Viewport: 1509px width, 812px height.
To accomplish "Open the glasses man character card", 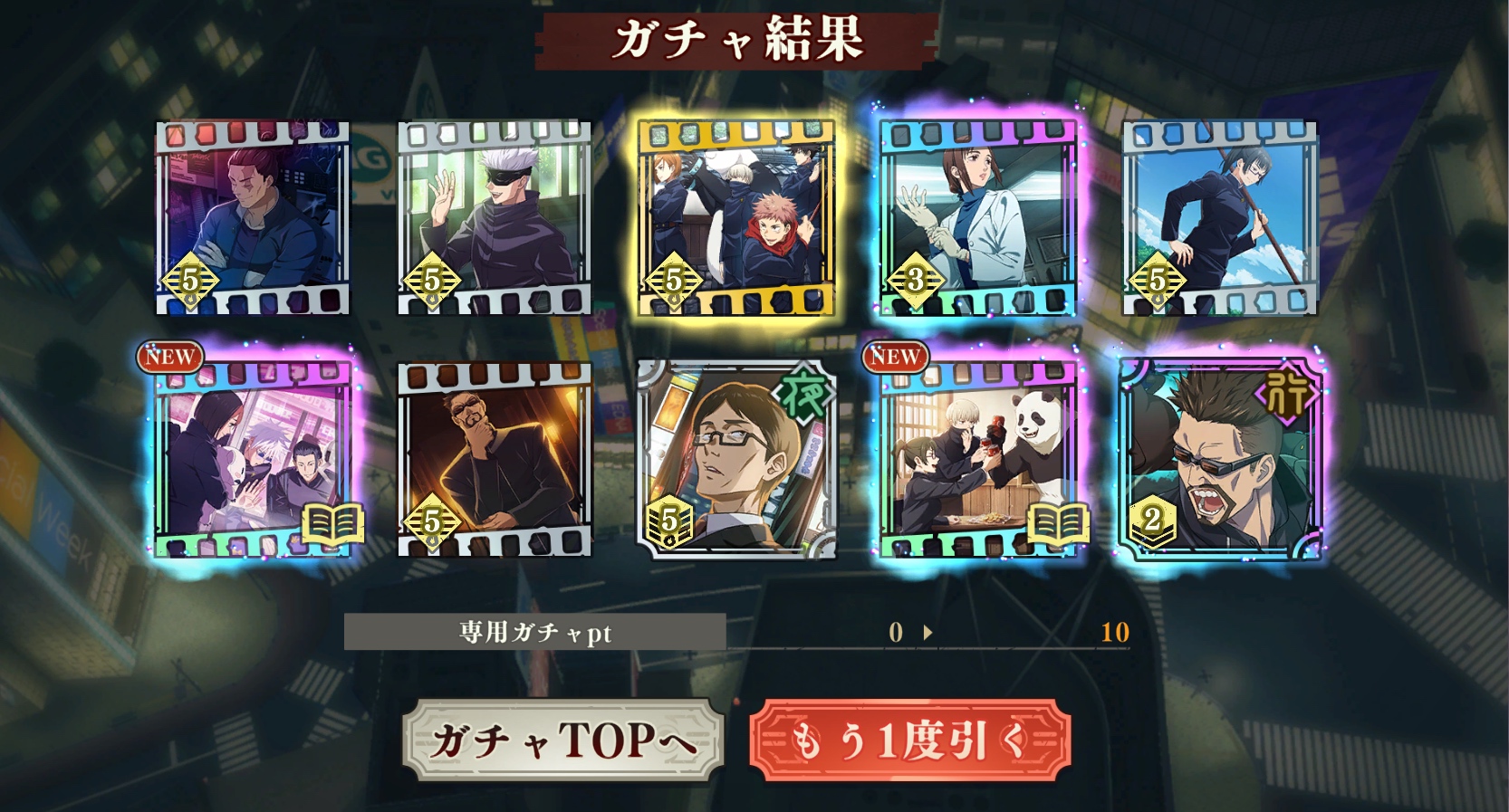I will (x=736, y=460).
